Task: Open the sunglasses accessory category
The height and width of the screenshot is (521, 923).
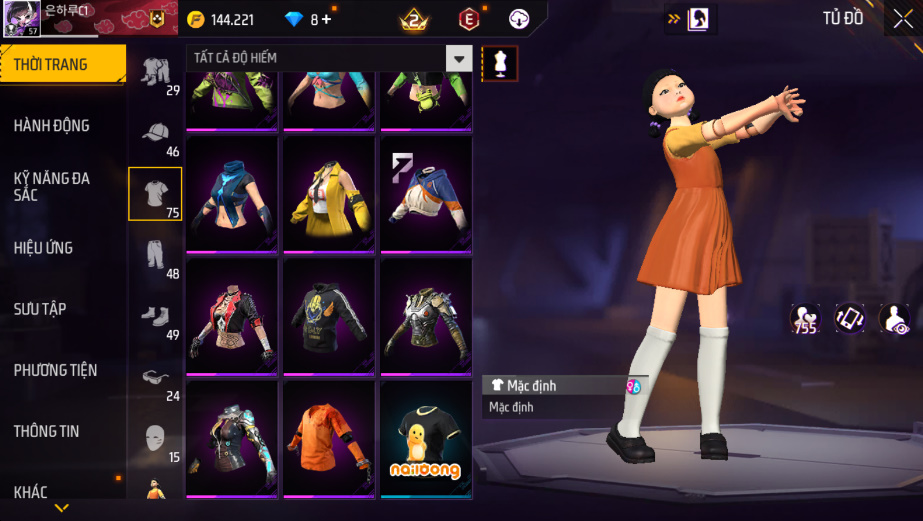Action: [x=155, y=377]
